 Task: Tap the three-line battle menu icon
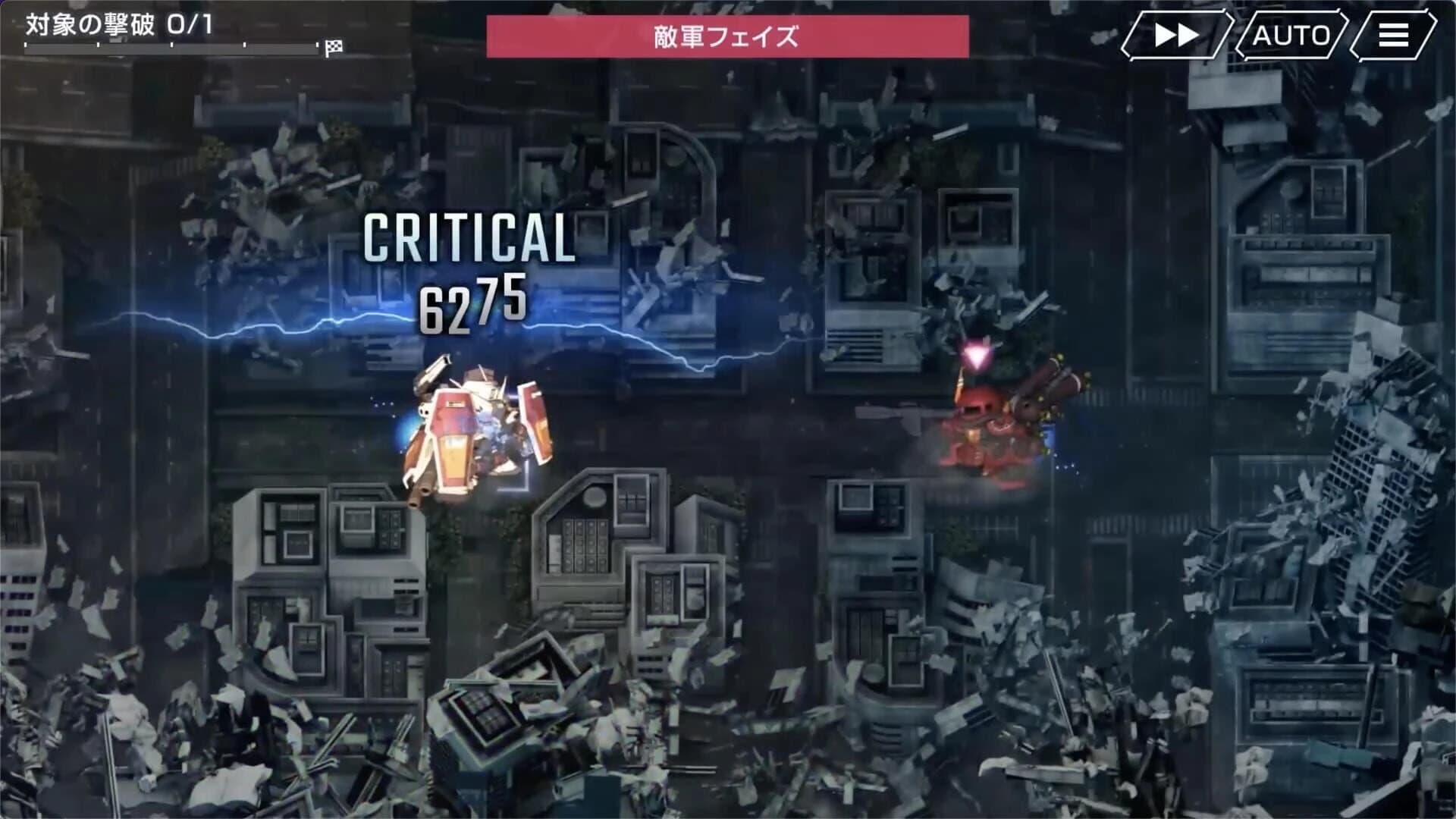point(1392,34)
